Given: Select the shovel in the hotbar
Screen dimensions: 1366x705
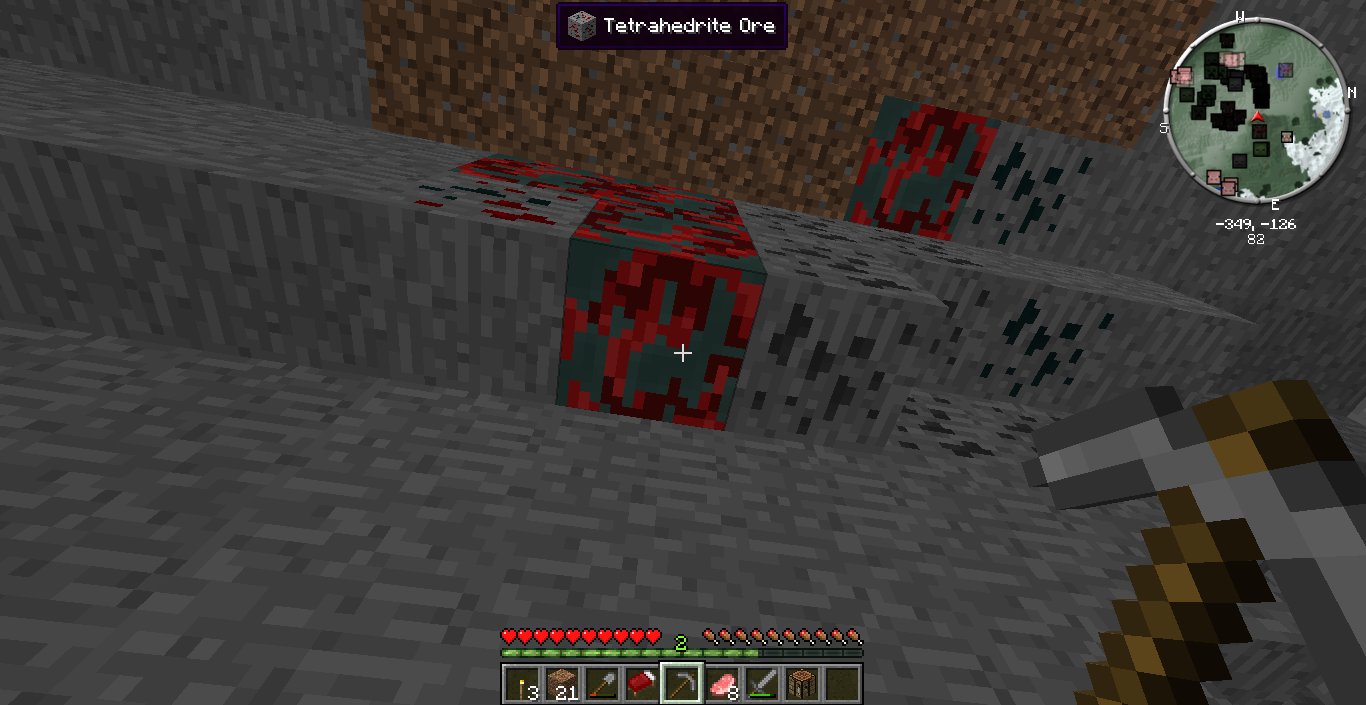Looking at the screenshot, I should click(602, 684).
